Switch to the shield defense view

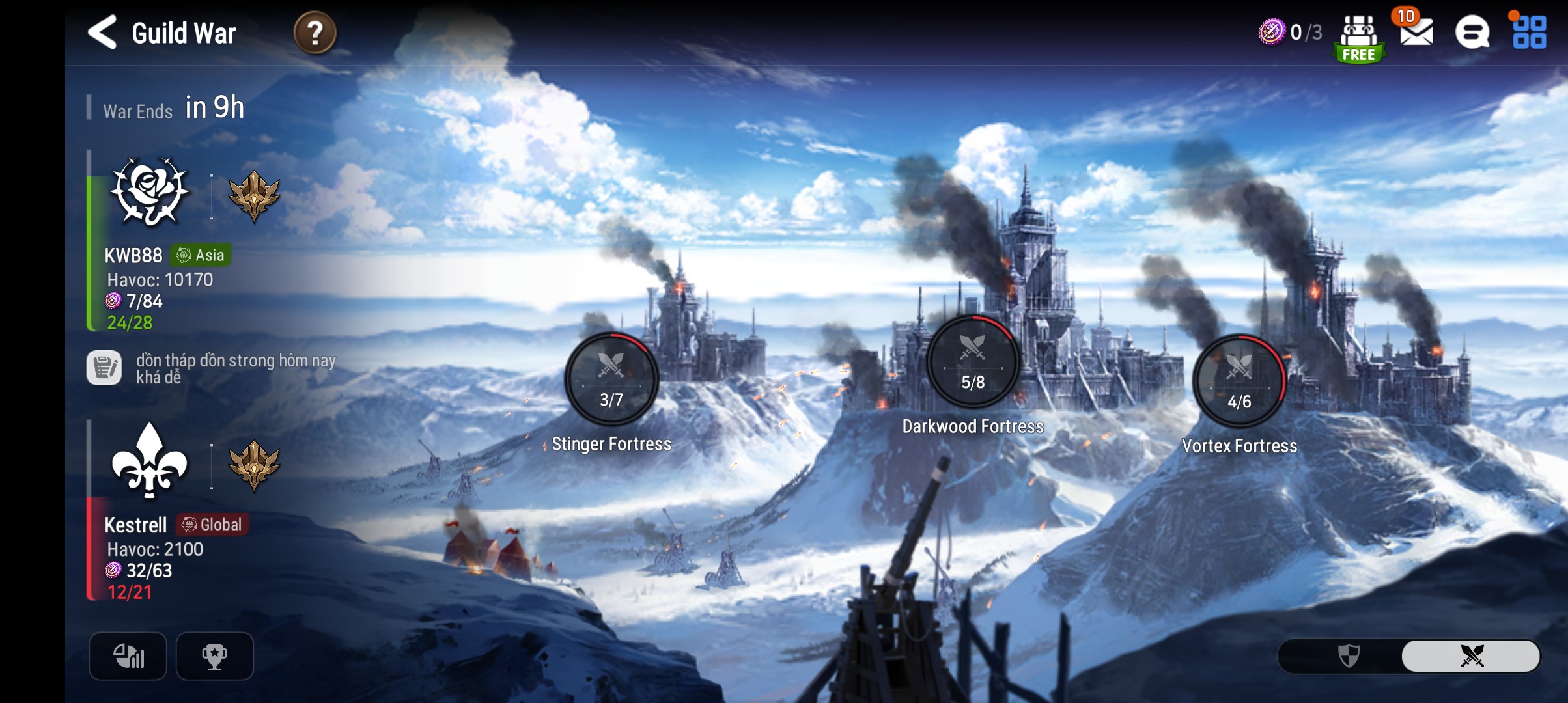[x=1348, y=655]
